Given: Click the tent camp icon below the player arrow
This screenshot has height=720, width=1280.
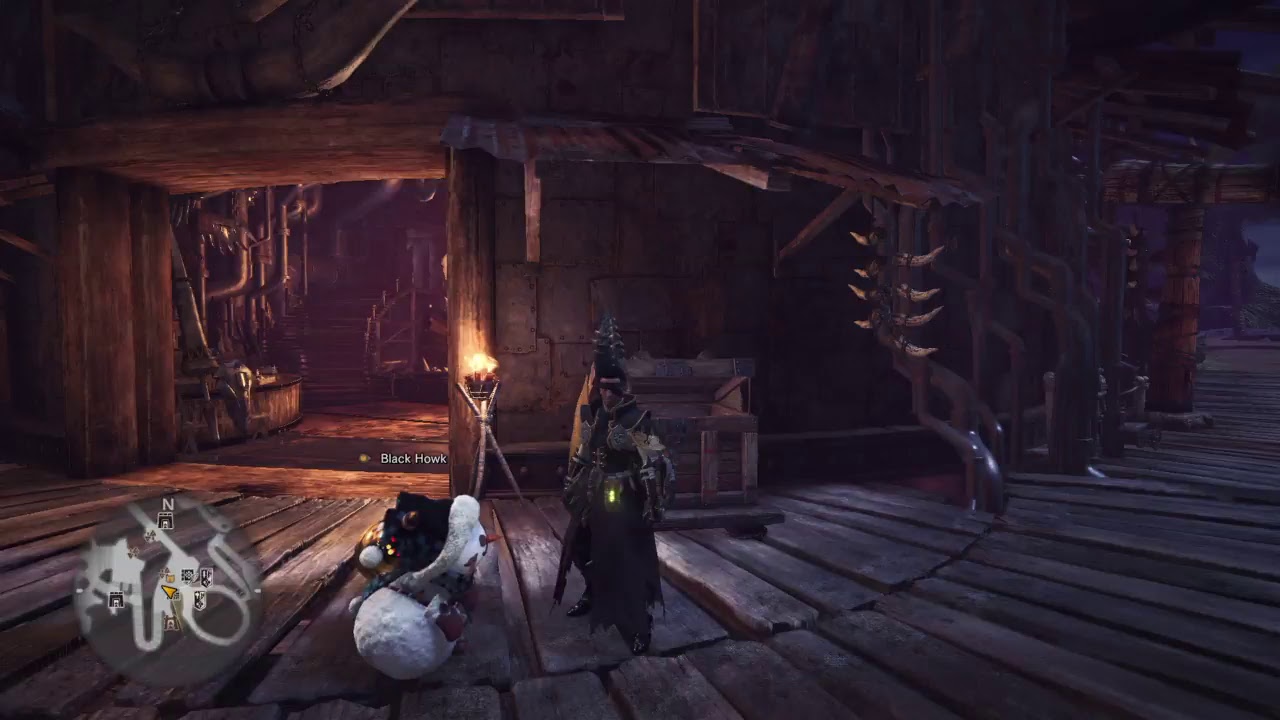Looking at the screenshot, I should (169, 622).
